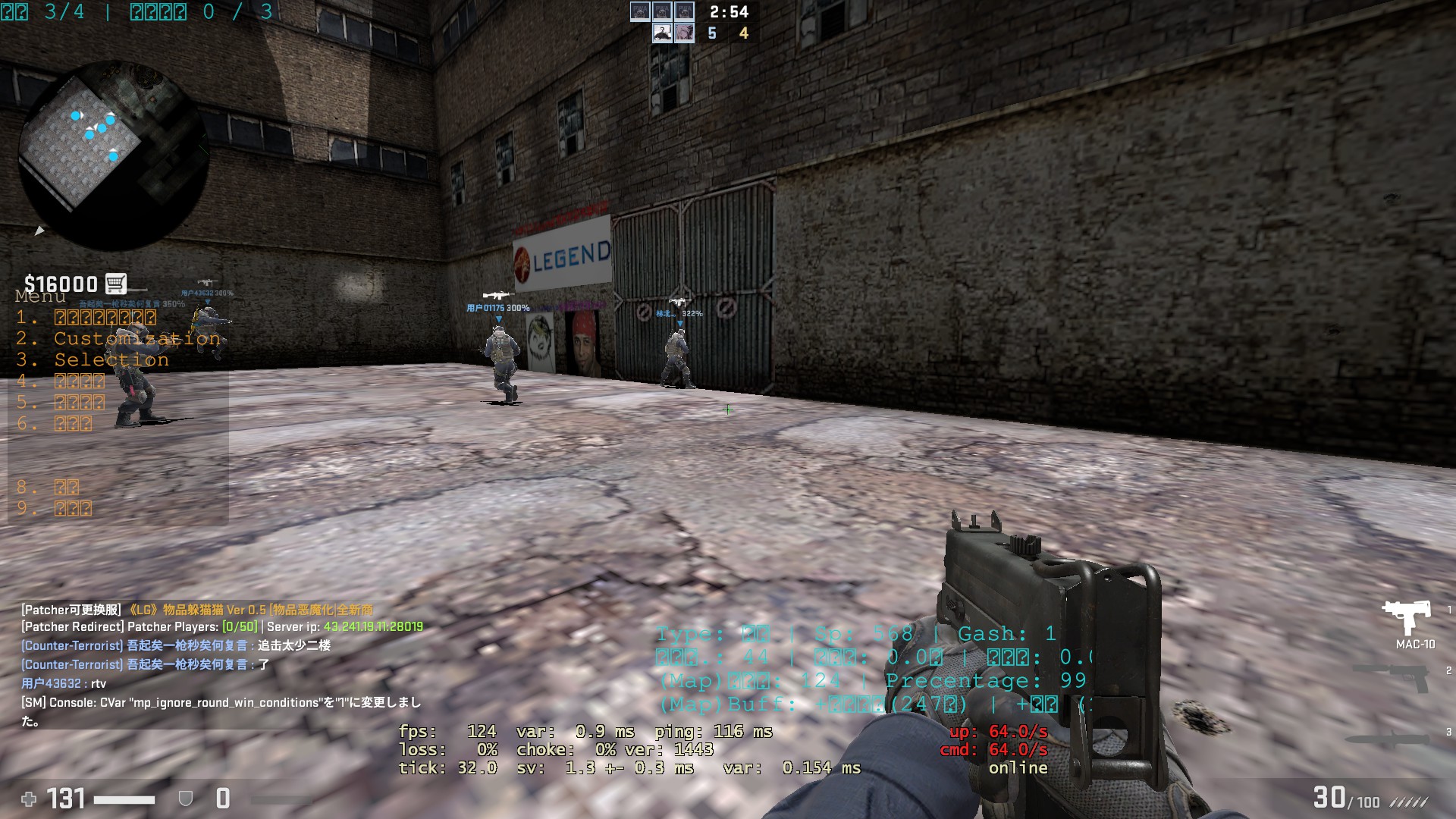Viewport: 1456px width, 819px height.
Task: Expand menu option 3 Selection
Action: click(x=111, y=359)
